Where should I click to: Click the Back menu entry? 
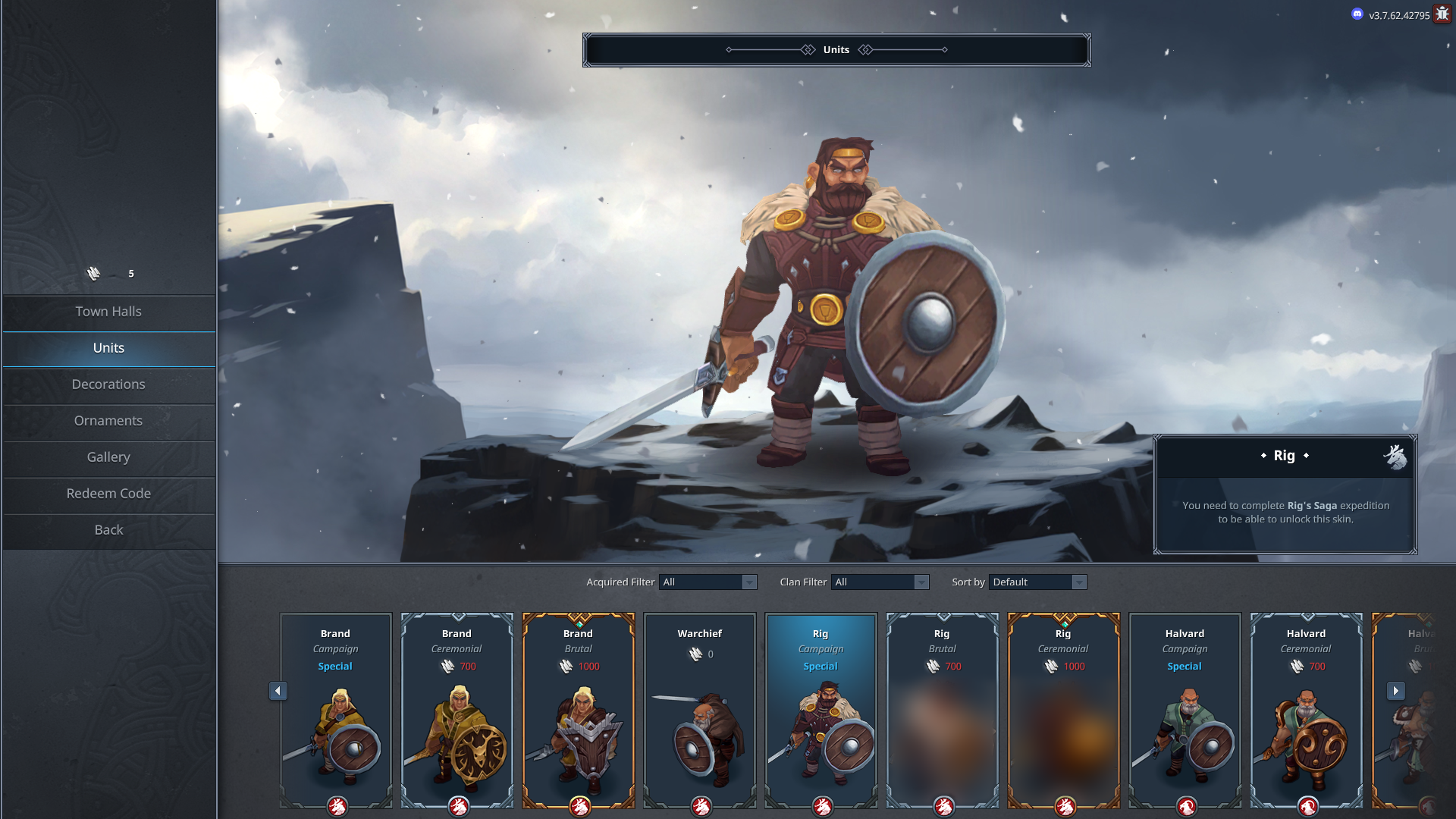click(x=108, y=530)
